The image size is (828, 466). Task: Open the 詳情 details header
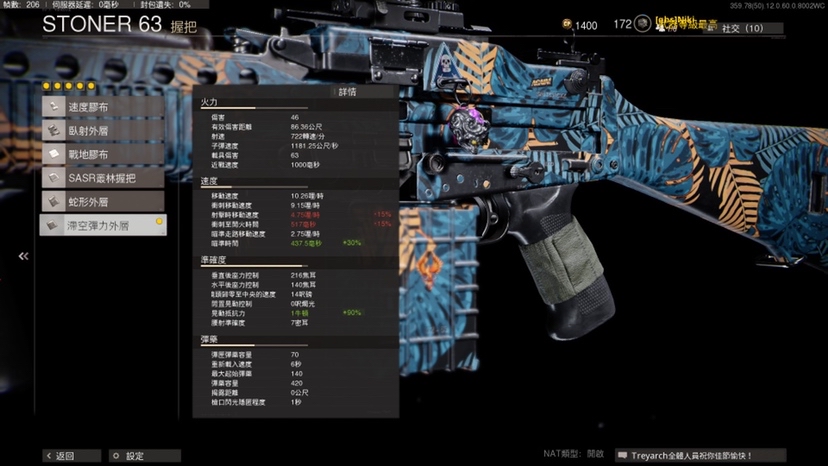point(347,91)
